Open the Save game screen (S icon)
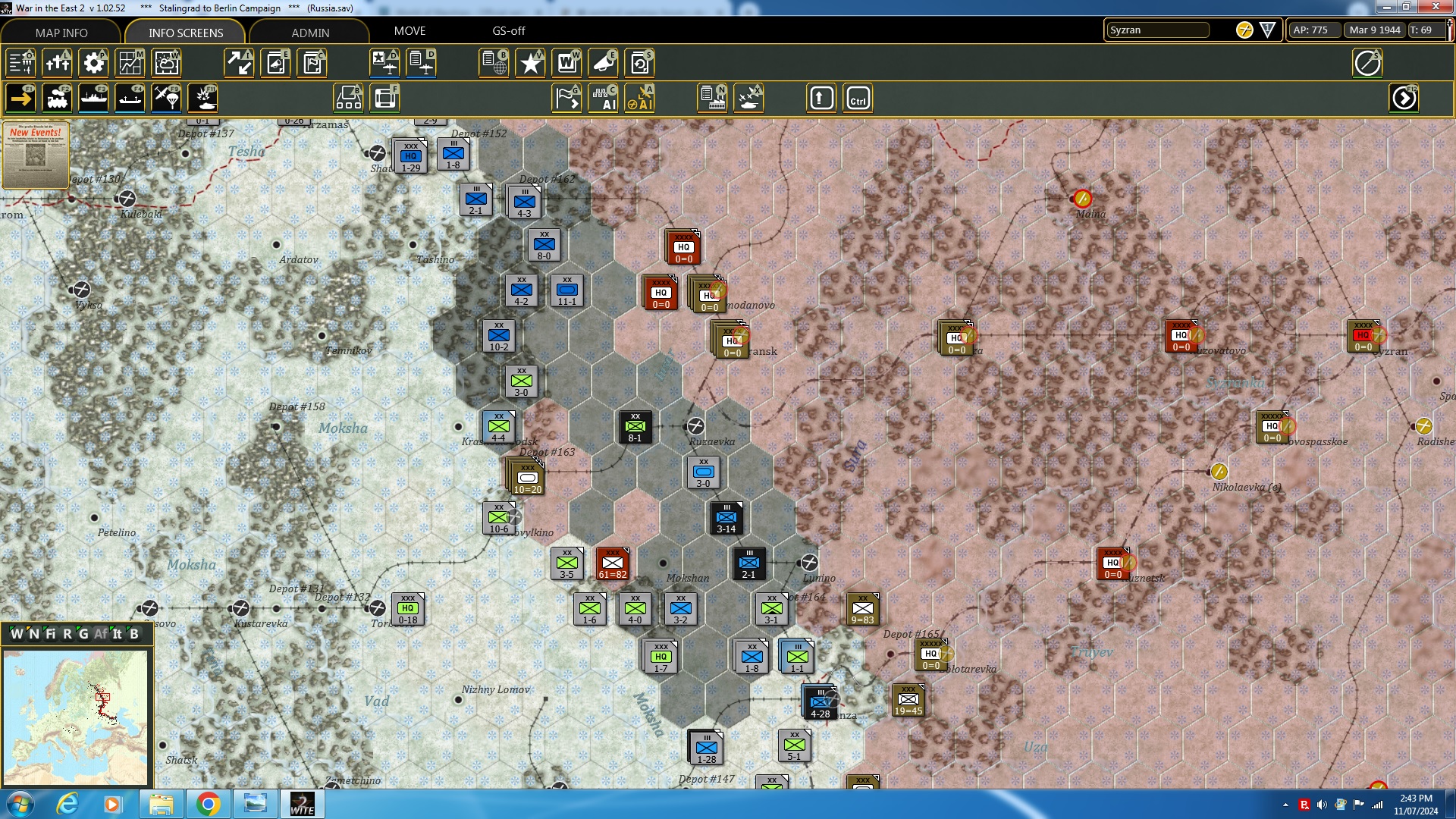Screen dimensions: 1456x819 coord(640,63)
